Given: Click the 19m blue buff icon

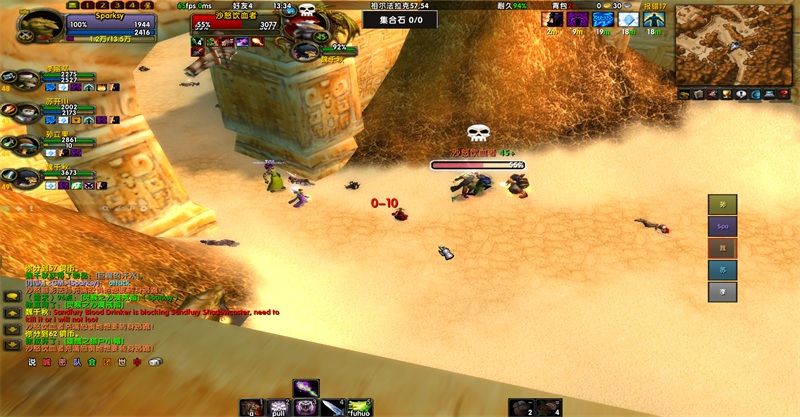Looking at the screenshot, I should pos(603,19).
